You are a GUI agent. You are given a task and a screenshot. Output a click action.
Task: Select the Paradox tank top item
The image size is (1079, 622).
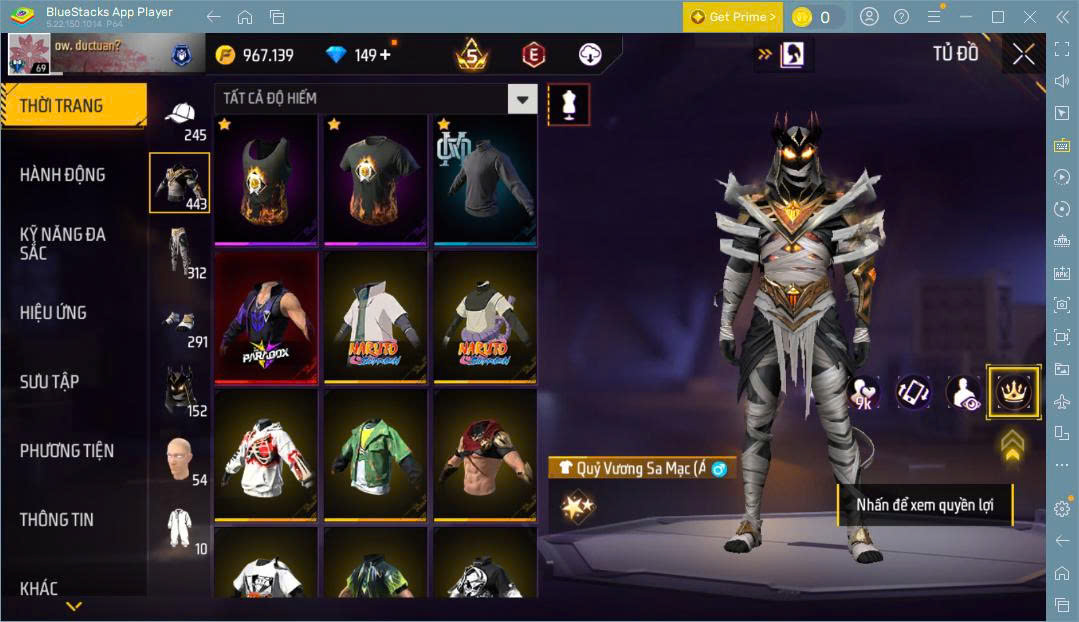[x=266, y=316]
